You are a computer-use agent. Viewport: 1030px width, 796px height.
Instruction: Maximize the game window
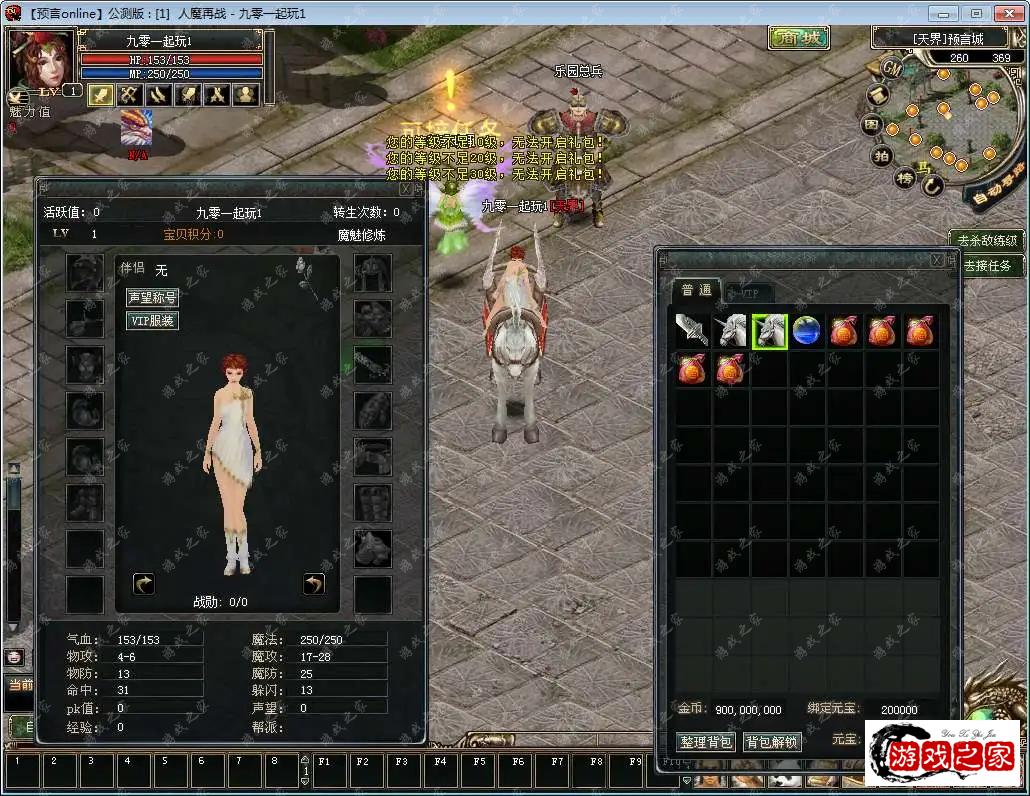pyautogui.click(x=976, y=13)
